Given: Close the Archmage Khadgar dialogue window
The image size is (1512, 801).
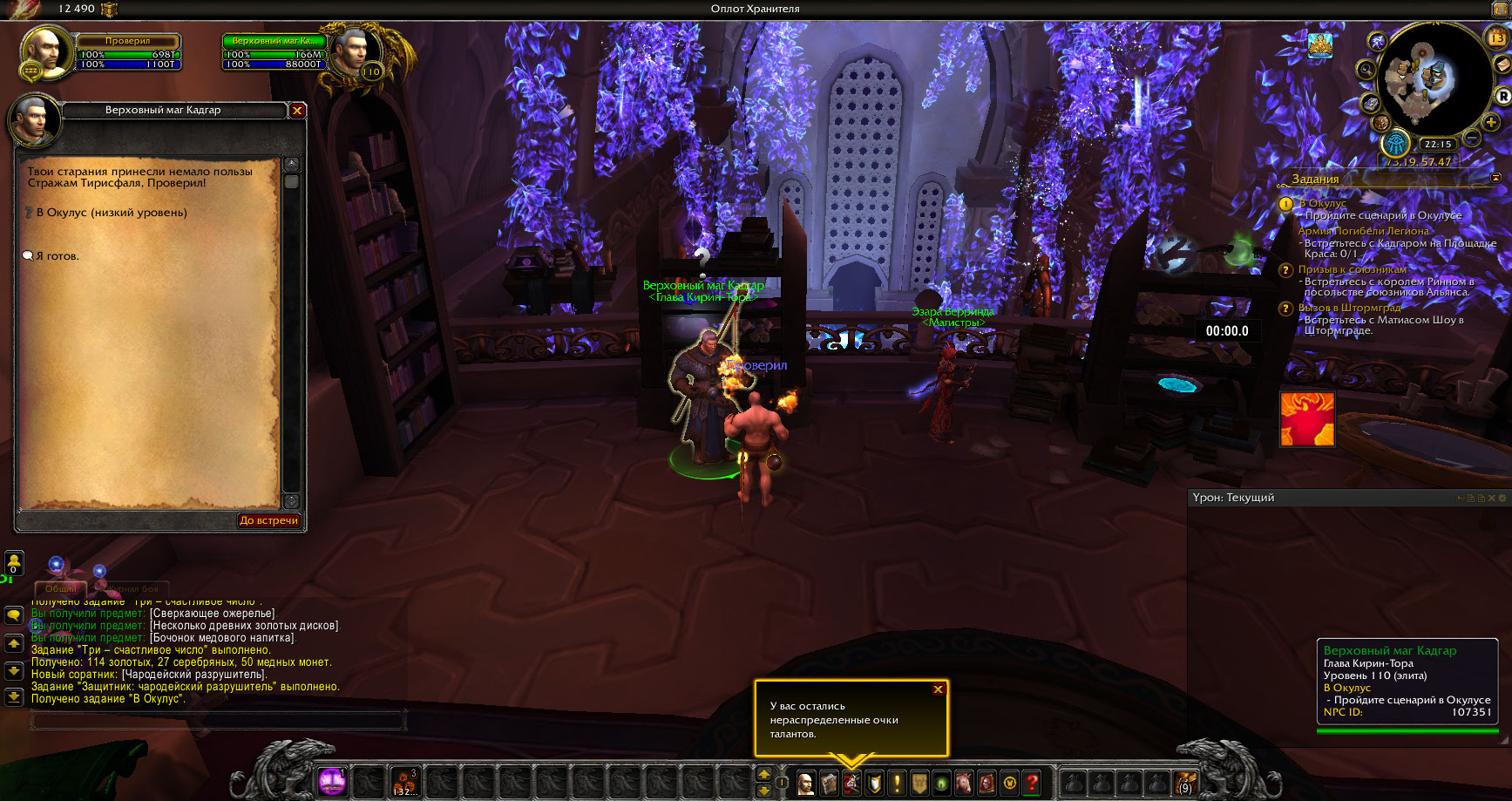Looking at the screenshot, I should click(x=297, y=111).
